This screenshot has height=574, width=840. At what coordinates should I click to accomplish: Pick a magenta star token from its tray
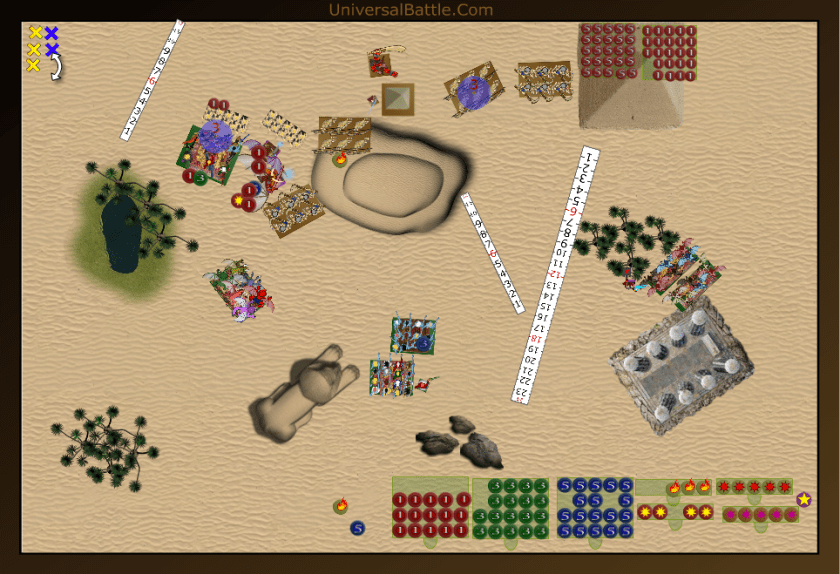point(761,515)
